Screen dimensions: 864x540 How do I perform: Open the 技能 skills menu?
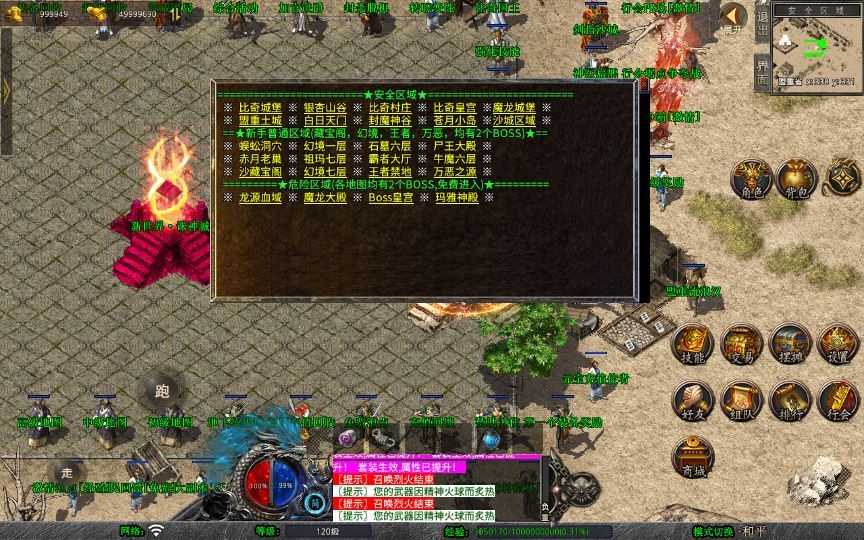coord(693,344)
